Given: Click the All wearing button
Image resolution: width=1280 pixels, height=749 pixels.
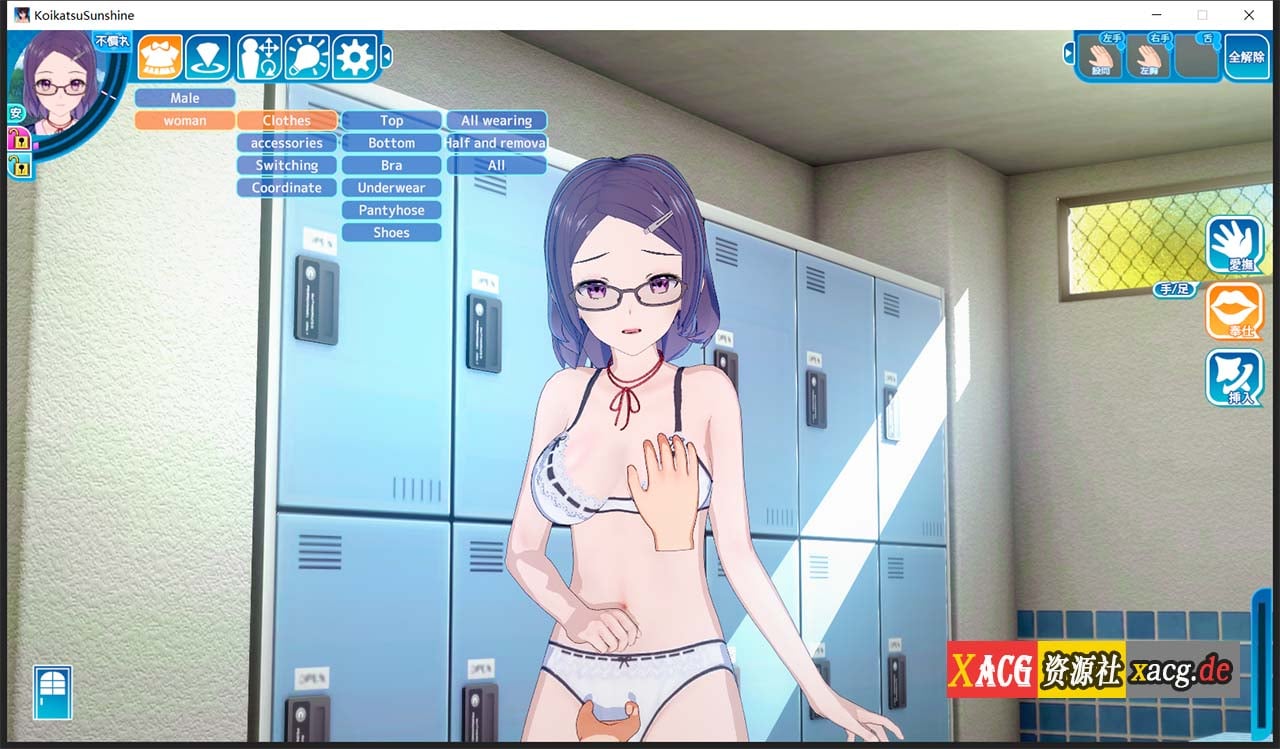Looking at the screenshot, I should (x=496, y=119).
